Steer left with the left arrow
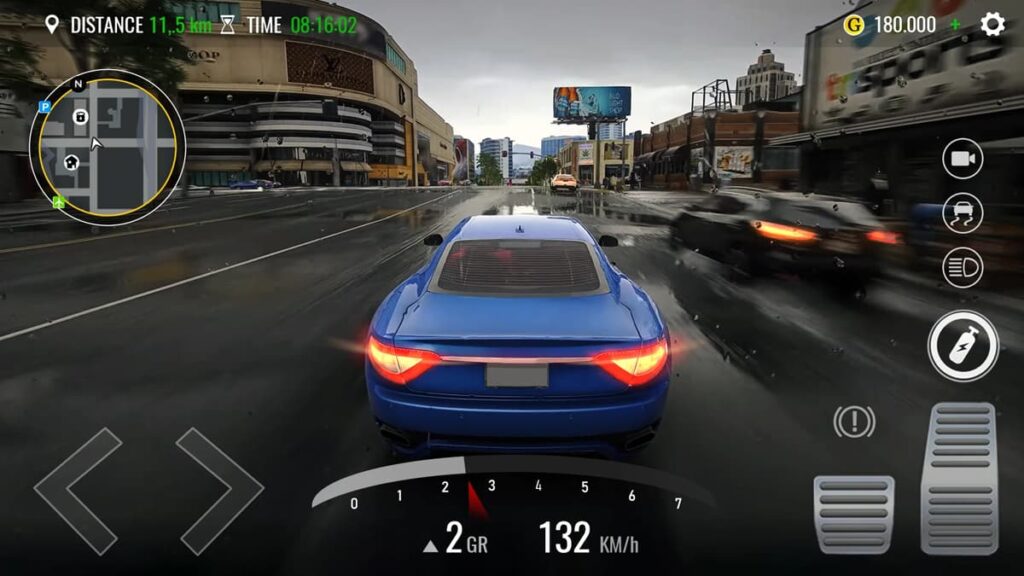Image resolution: width=1024 pixels, height=576 pixels. point(78,491)
